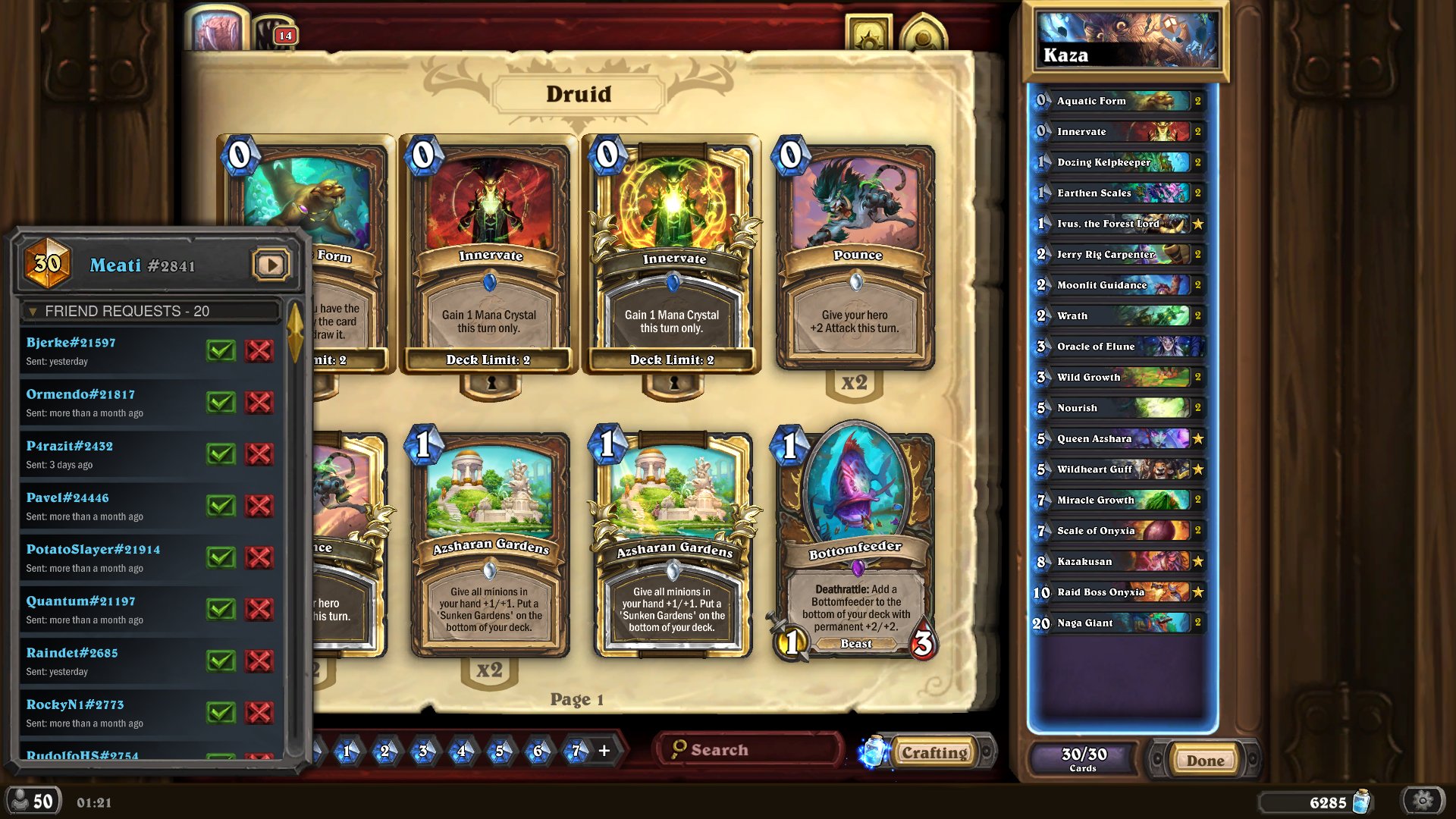This screenshot has height=819, width=1456.
Task: Filter cards by 7 mana cost
Action: [576, 752]
